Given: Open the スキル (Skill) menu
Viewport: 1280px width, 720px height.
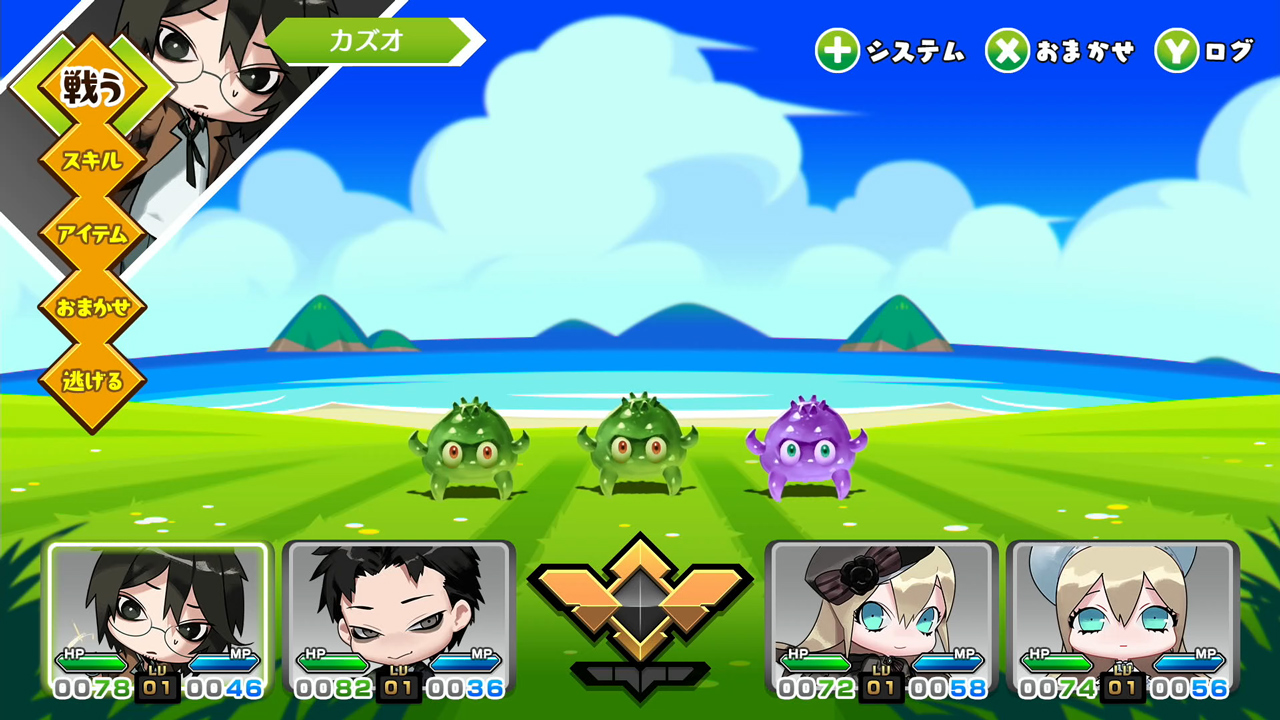Looking at the screenshot, I should [x=92, y=161].
